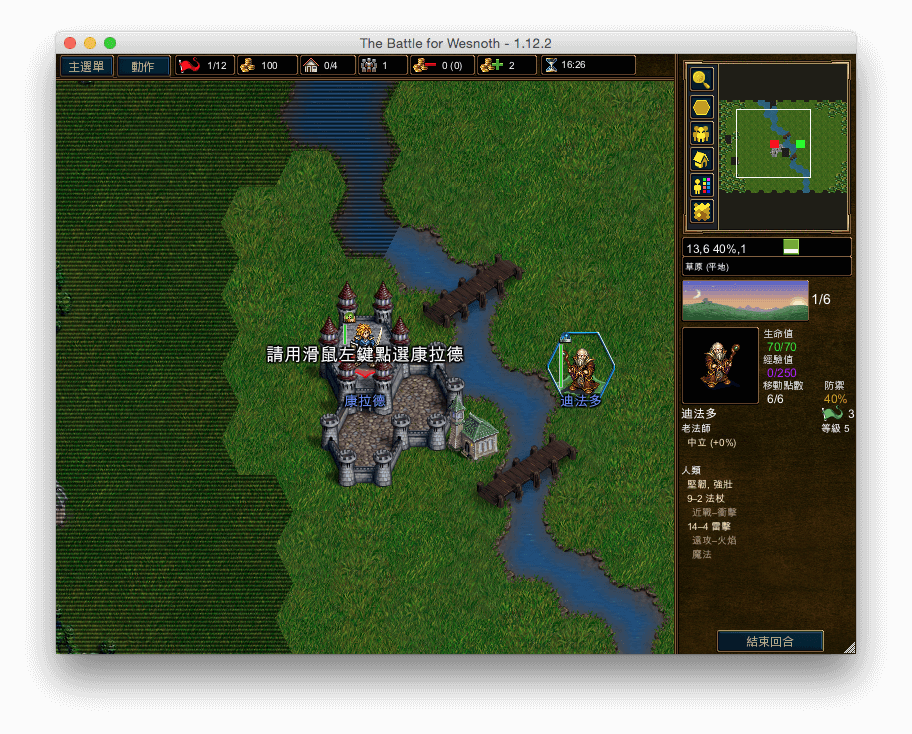Toggle the minimap's village house display button
The height and width of the screenshot is (734, 912).
click(702, 159)
